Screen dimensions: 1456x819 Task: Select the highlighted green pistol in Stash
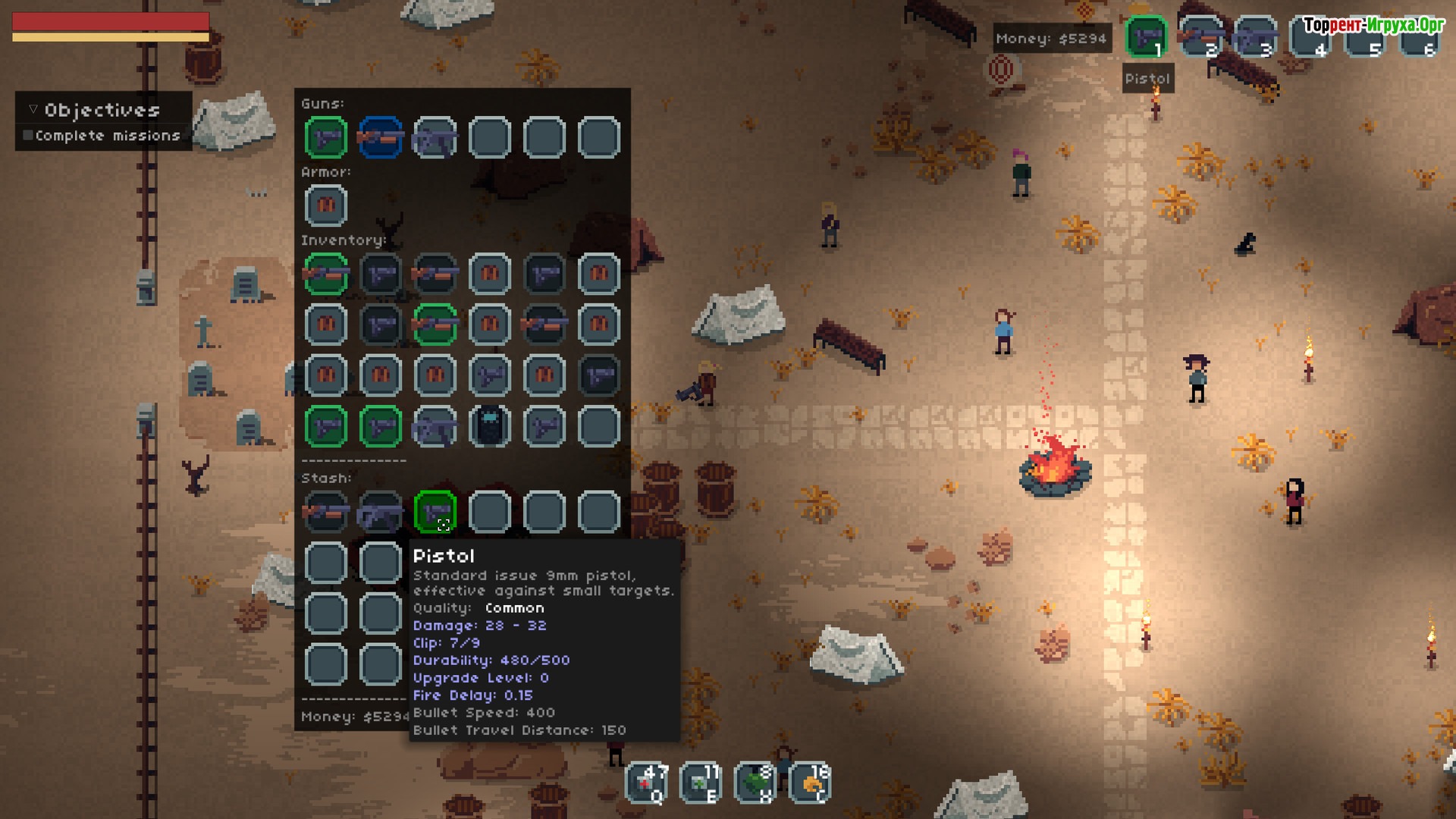coord(435,511)
